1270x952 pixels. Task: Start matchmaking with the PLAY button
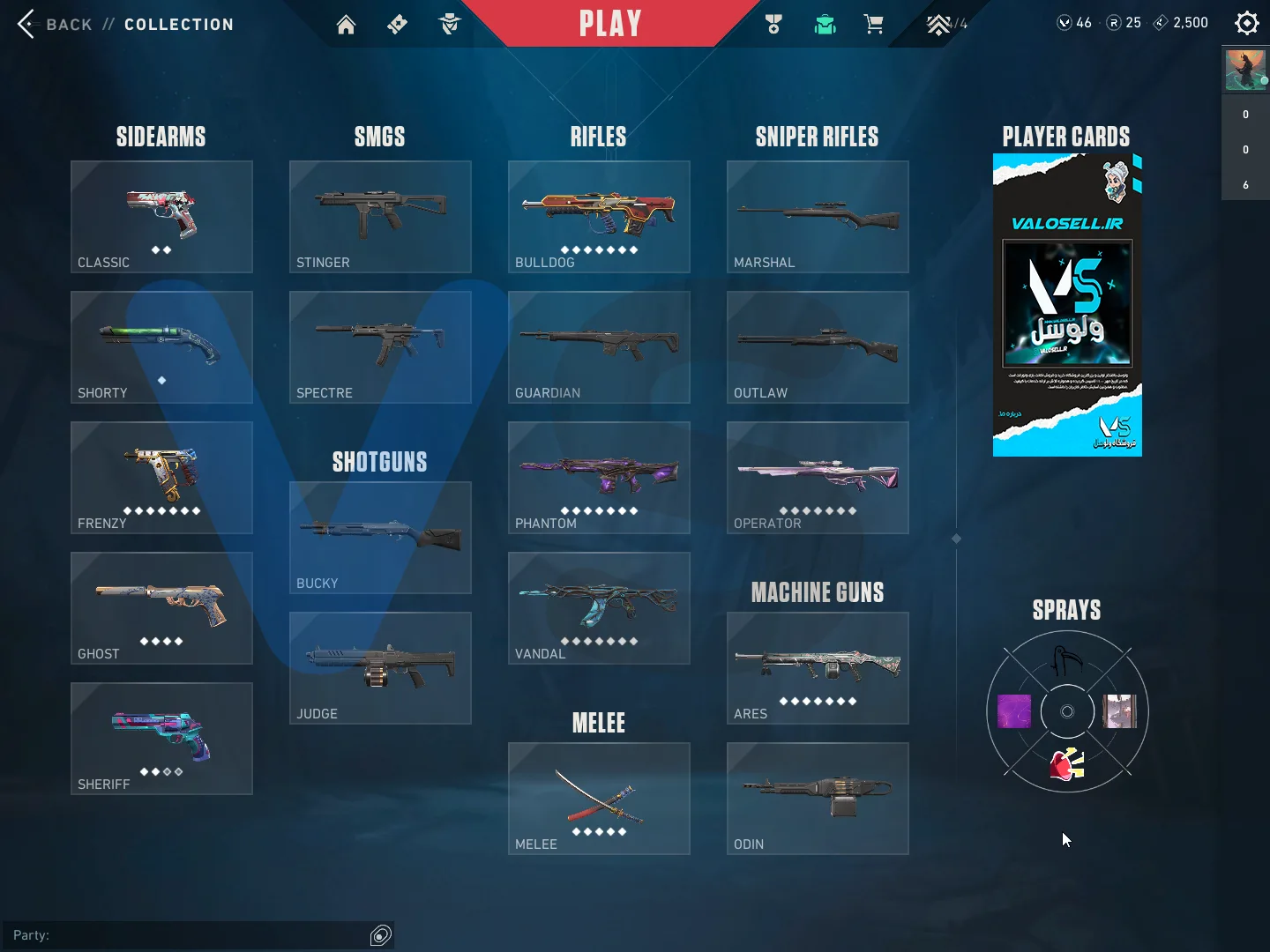click(x=609, y=24)
